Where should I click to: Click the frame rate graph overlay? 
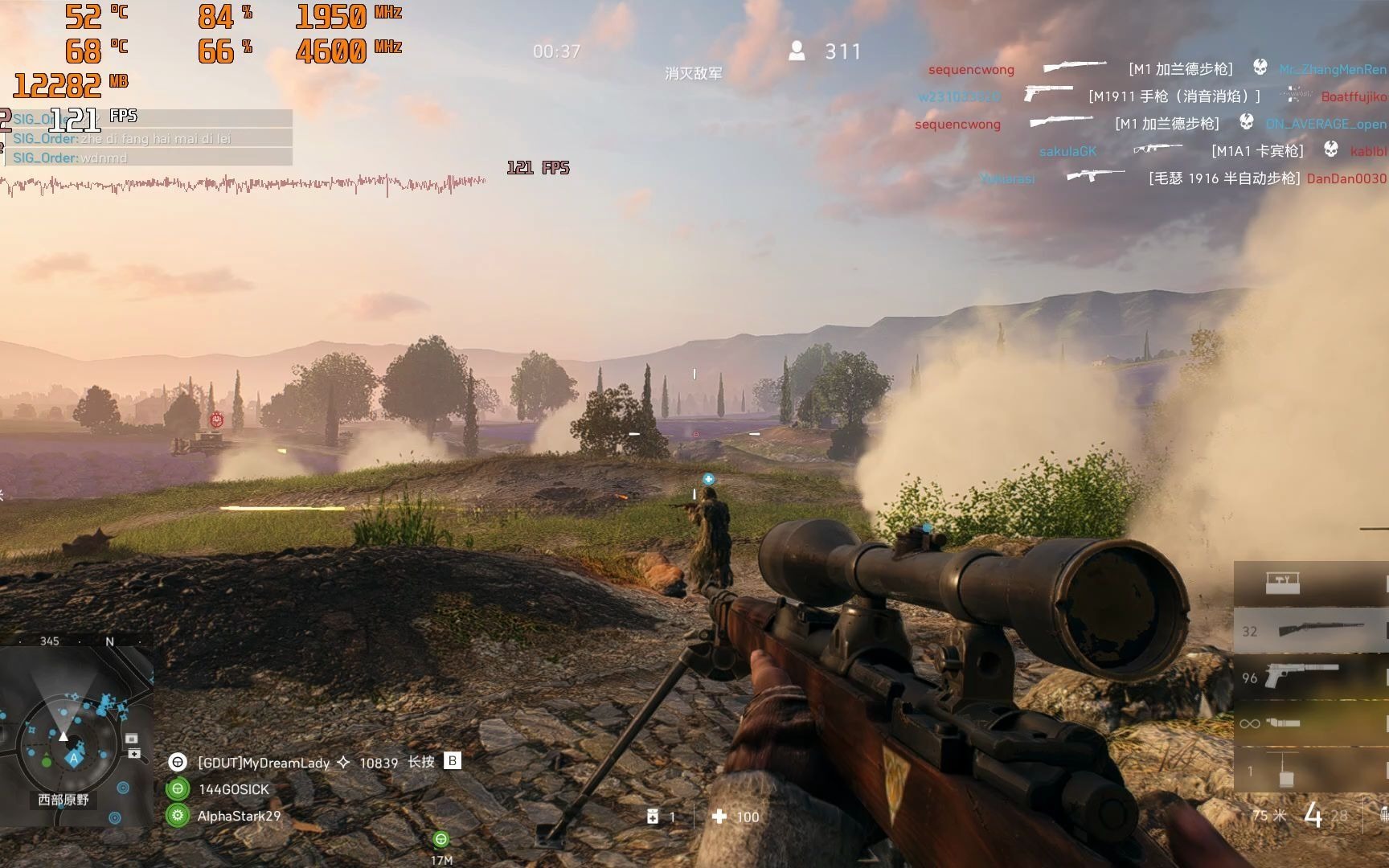241,184
